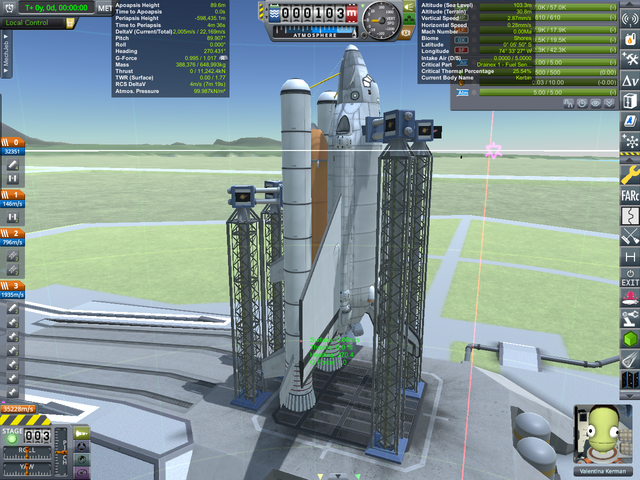Screen dimensions: 640x480
Task: Select stage 0 in the staging stack
Action: point(15,143)
